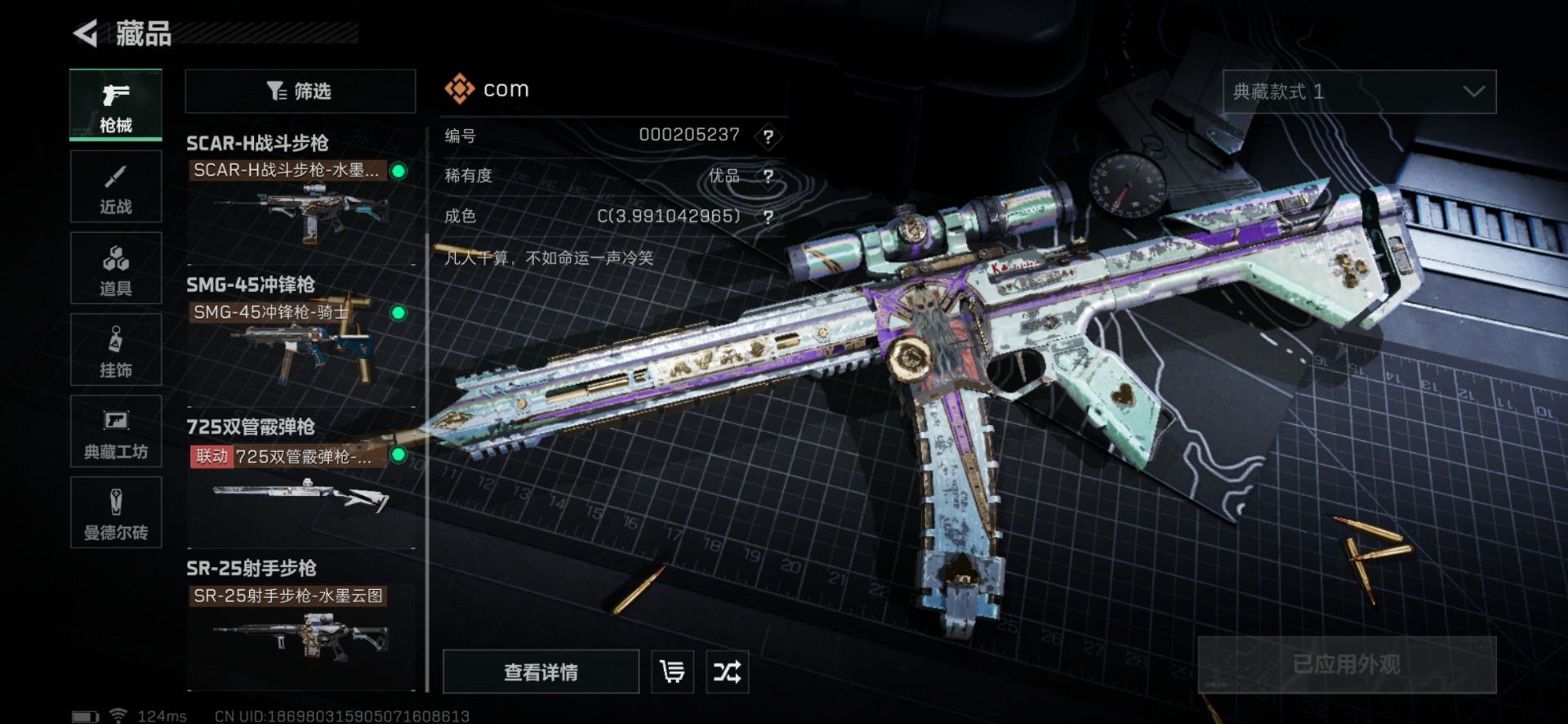Open the 典藏款式 1 dropdown
Viewport: 1568px width, 724px height.
[x=1359, y=92]
